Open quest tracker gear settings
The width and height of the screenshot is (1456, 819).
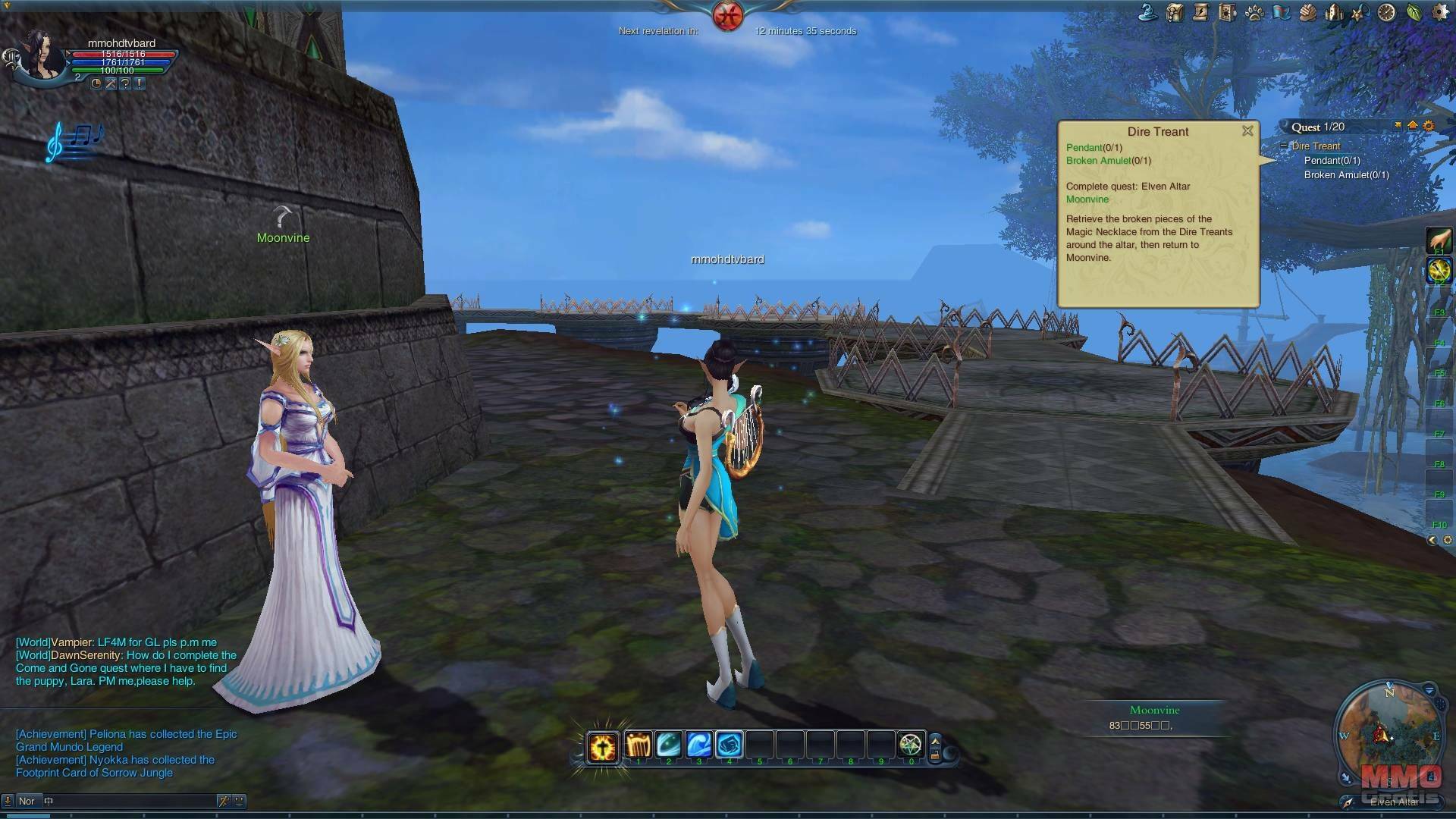pos(1429,126)
